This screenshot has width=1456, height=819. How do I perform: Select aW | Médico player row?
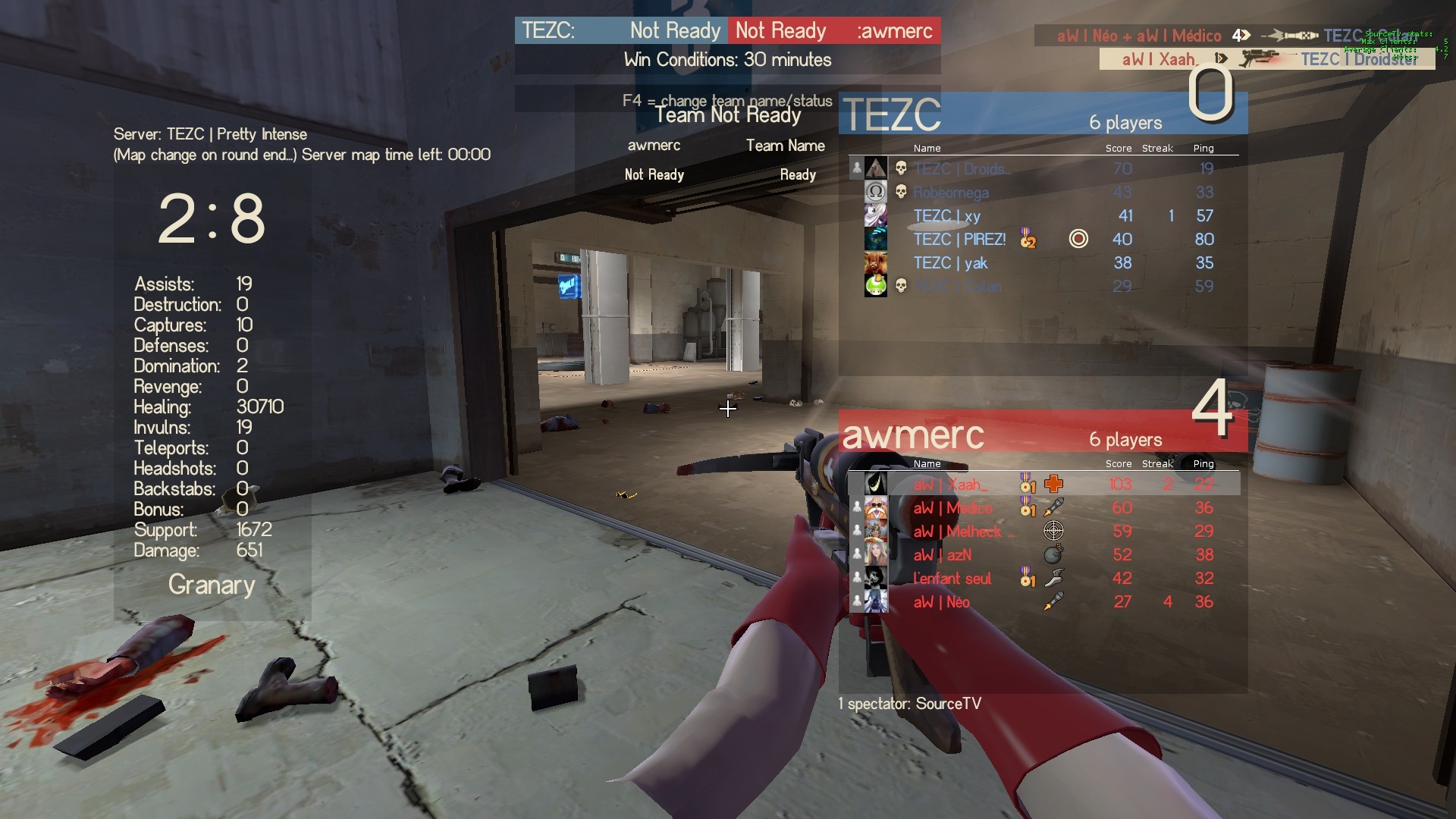click(x=952, y=508)
